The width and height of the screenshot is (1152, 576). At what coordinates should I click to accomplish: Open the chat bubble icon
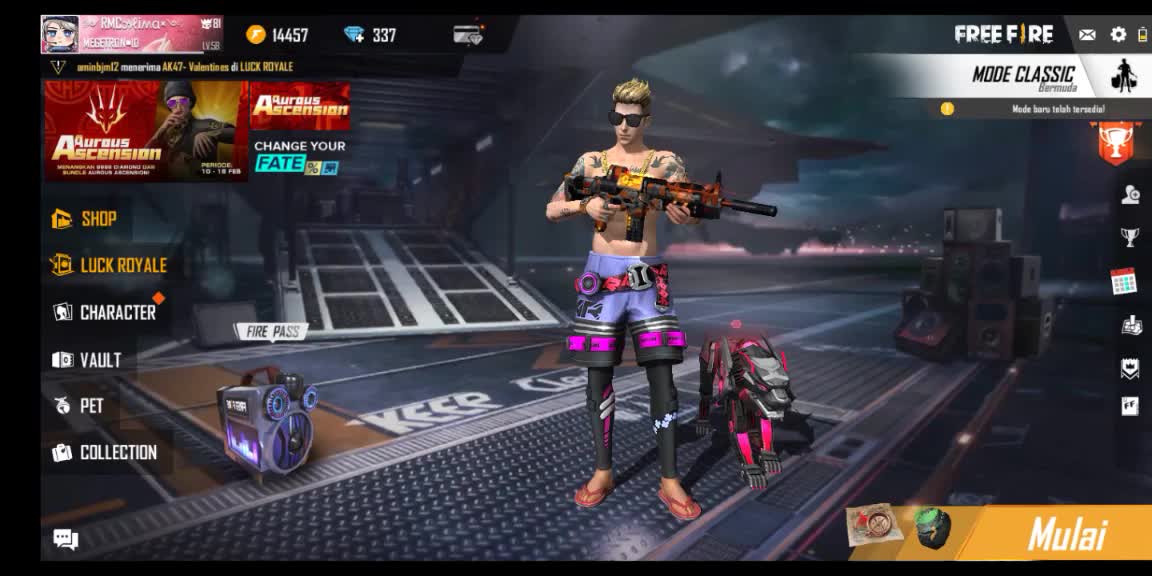(x=66, y=540)
